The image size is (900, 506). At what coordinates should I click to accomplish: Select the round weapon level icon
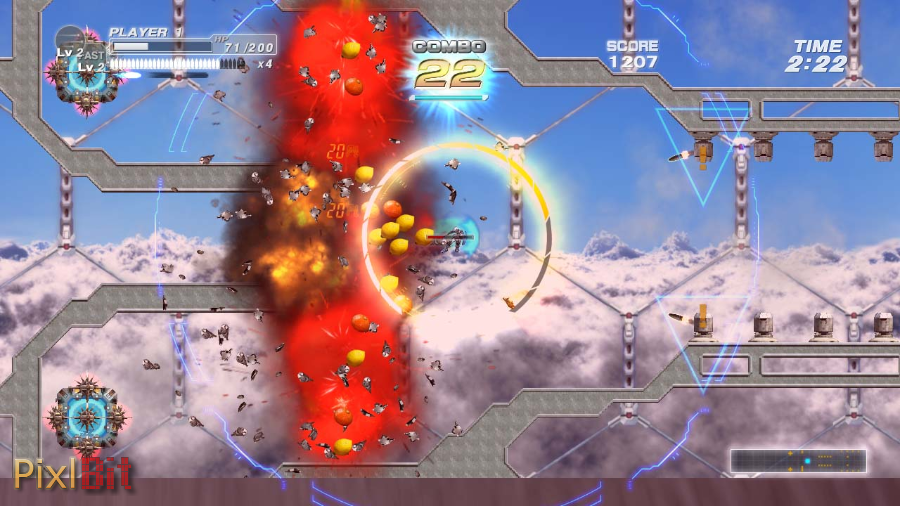(x=70, y=42)
